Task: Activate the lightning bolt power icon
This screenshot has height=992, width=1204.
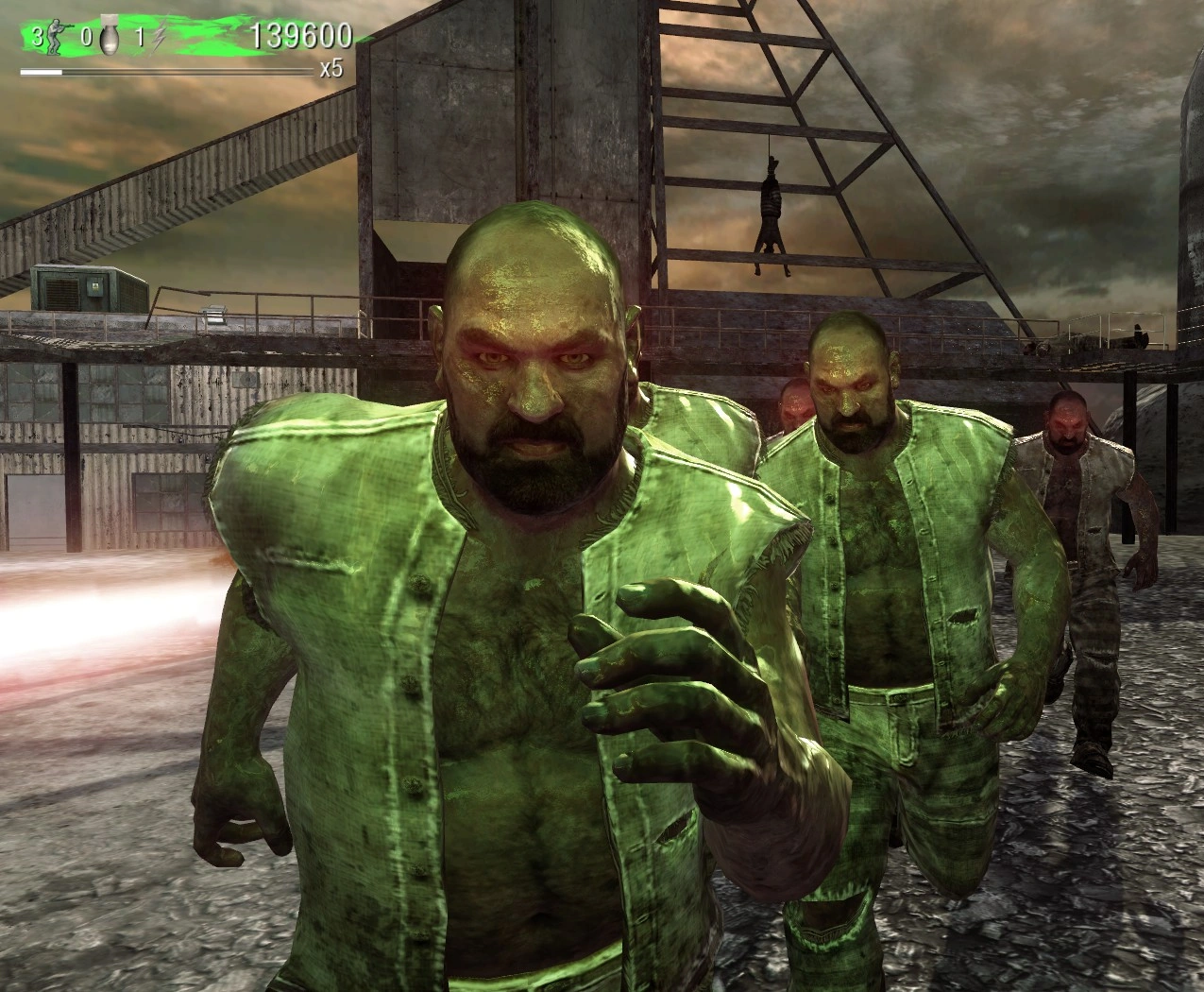Action: point(160,39)
